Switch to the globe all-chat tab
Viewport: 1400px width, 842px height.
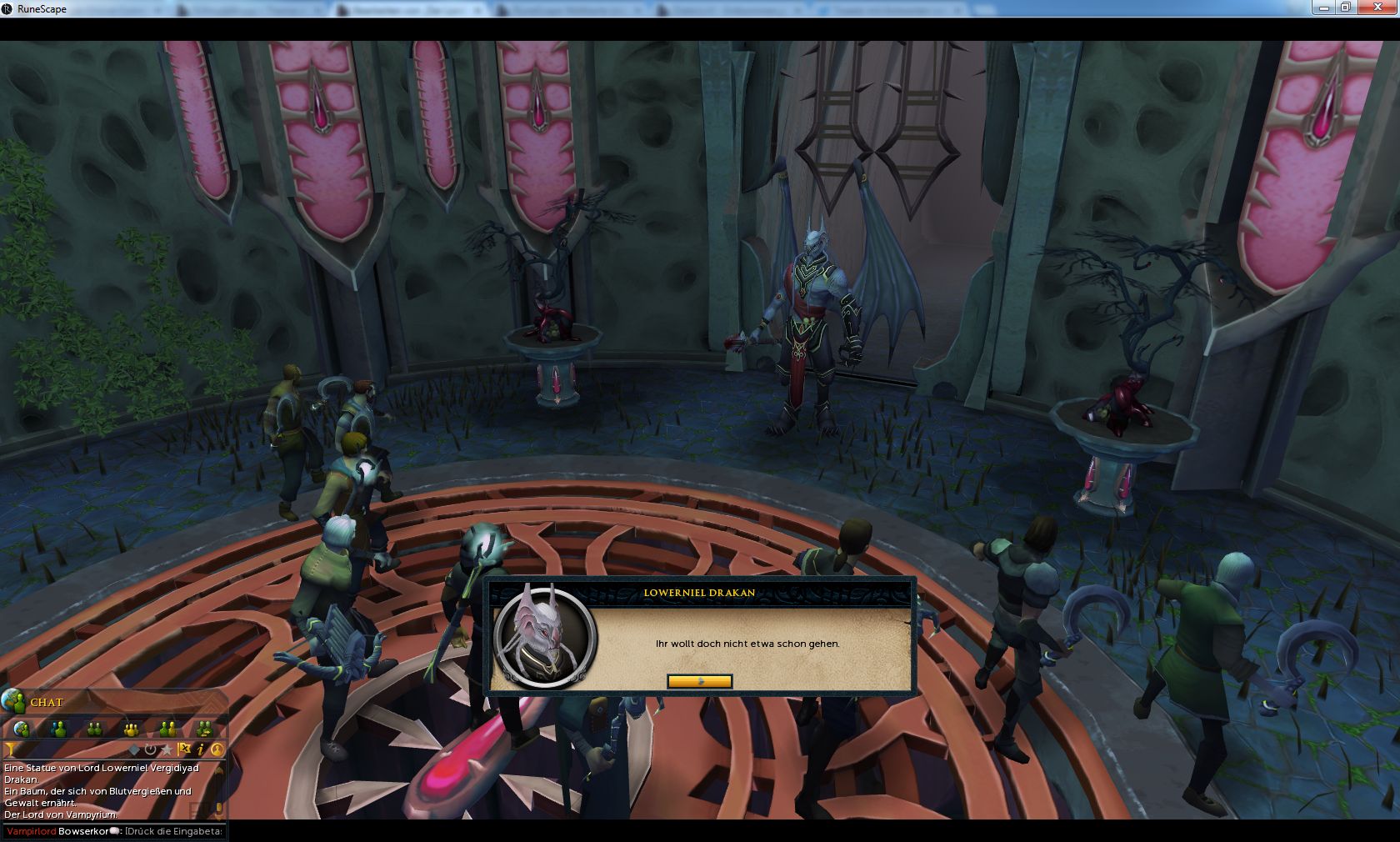click(x=22, y=729)
